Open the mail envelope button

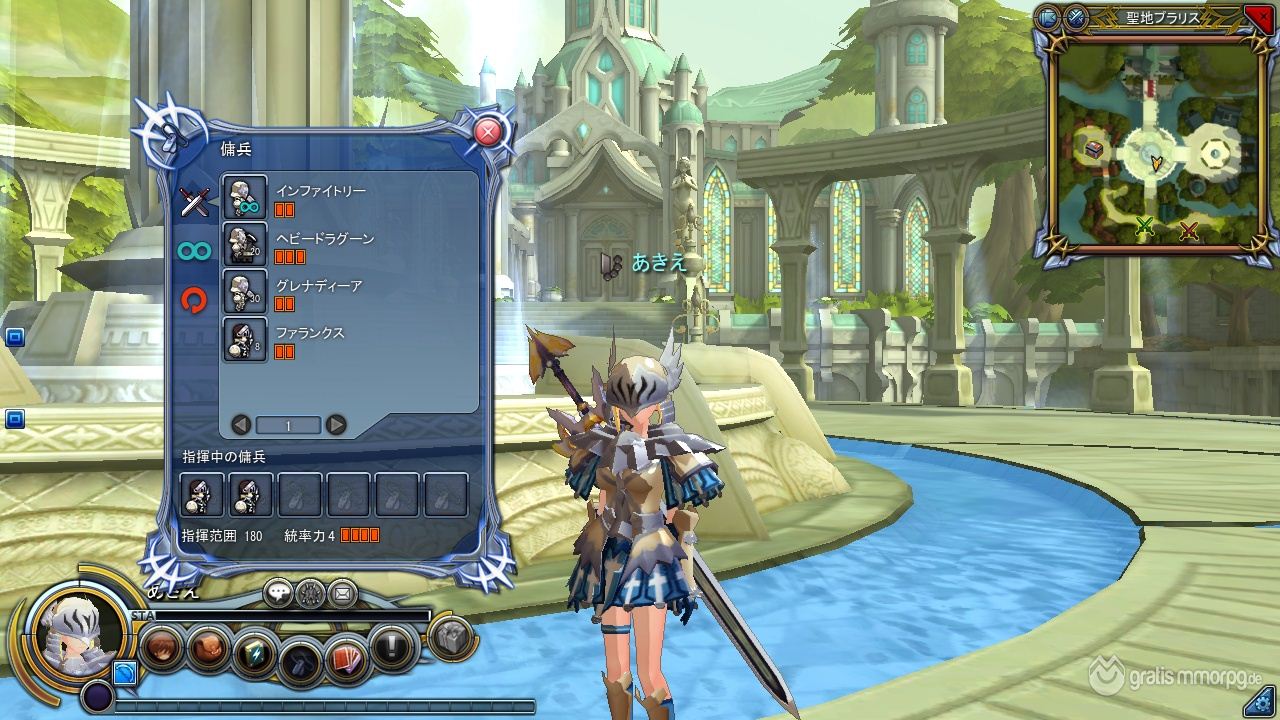click(342, 593)
